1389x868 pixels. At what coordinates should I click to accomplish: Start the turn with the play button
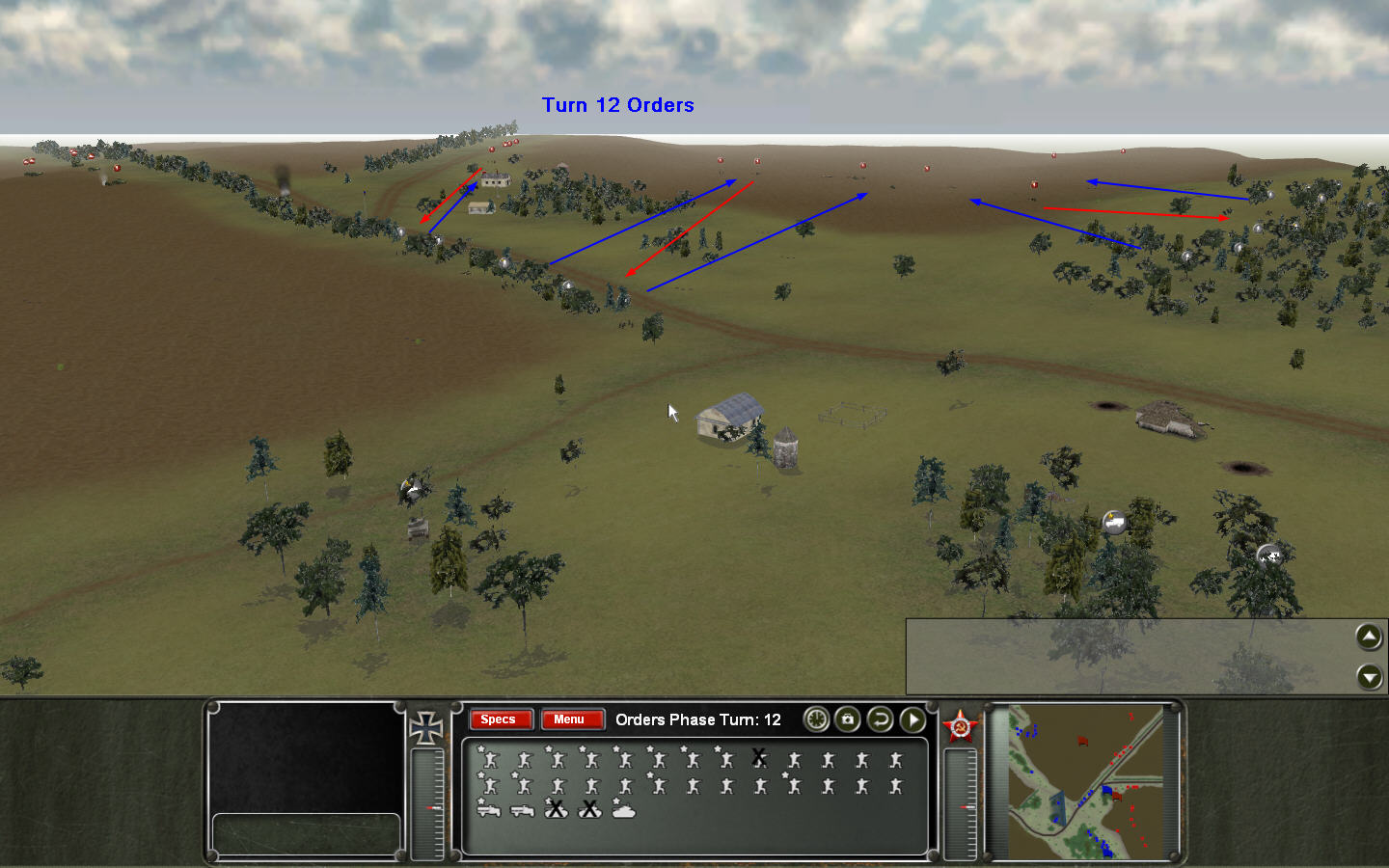(x=912, y=719)
